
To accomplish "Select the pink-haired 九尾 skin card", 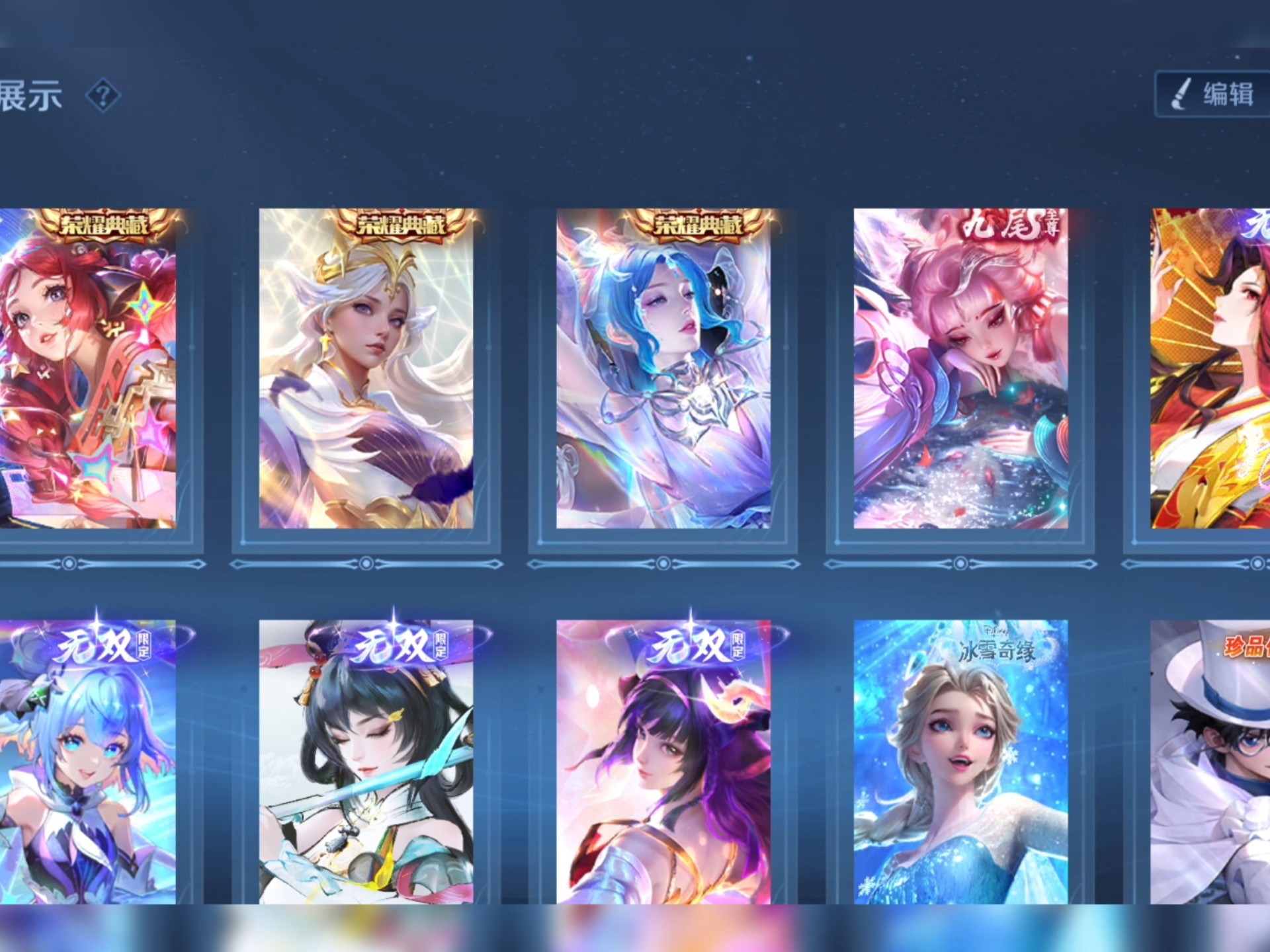I will 960,369.
